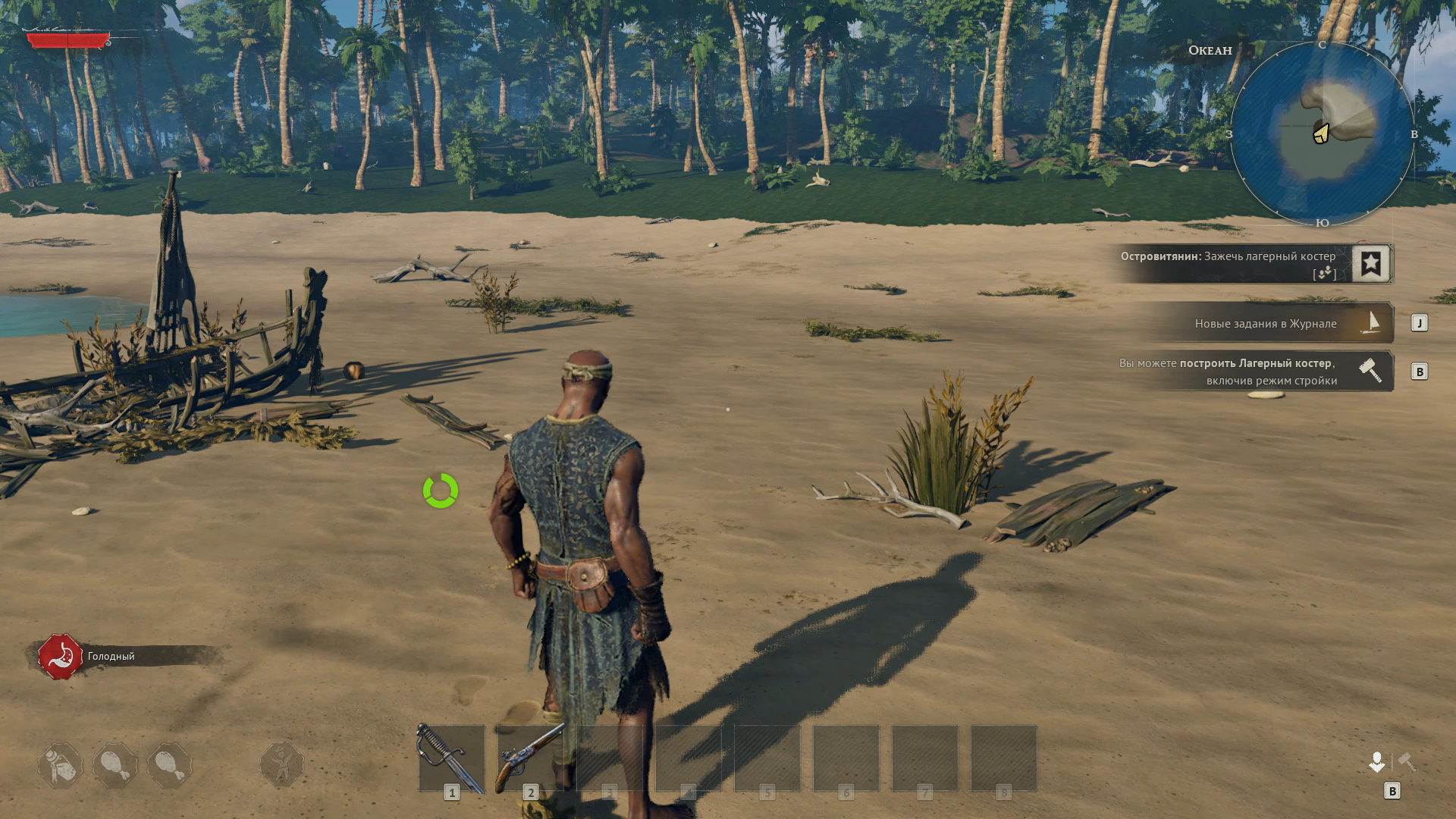The image size is (1456, 819).
Task: Switch to the character mode icon
Action: [x=1376, y=761]
